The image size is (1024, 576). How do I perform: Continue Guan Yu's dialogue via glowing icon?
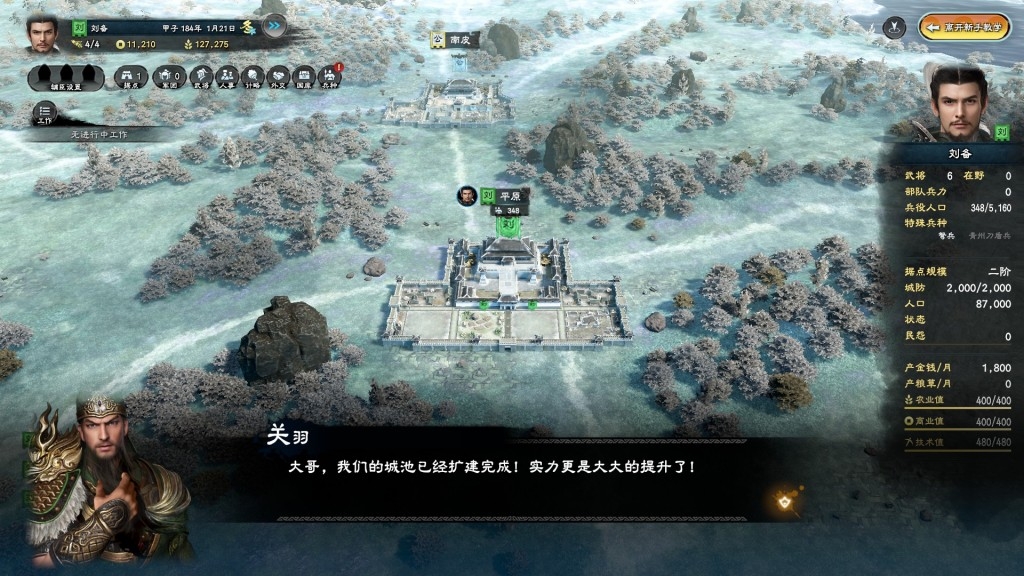(x=785, y=500)
